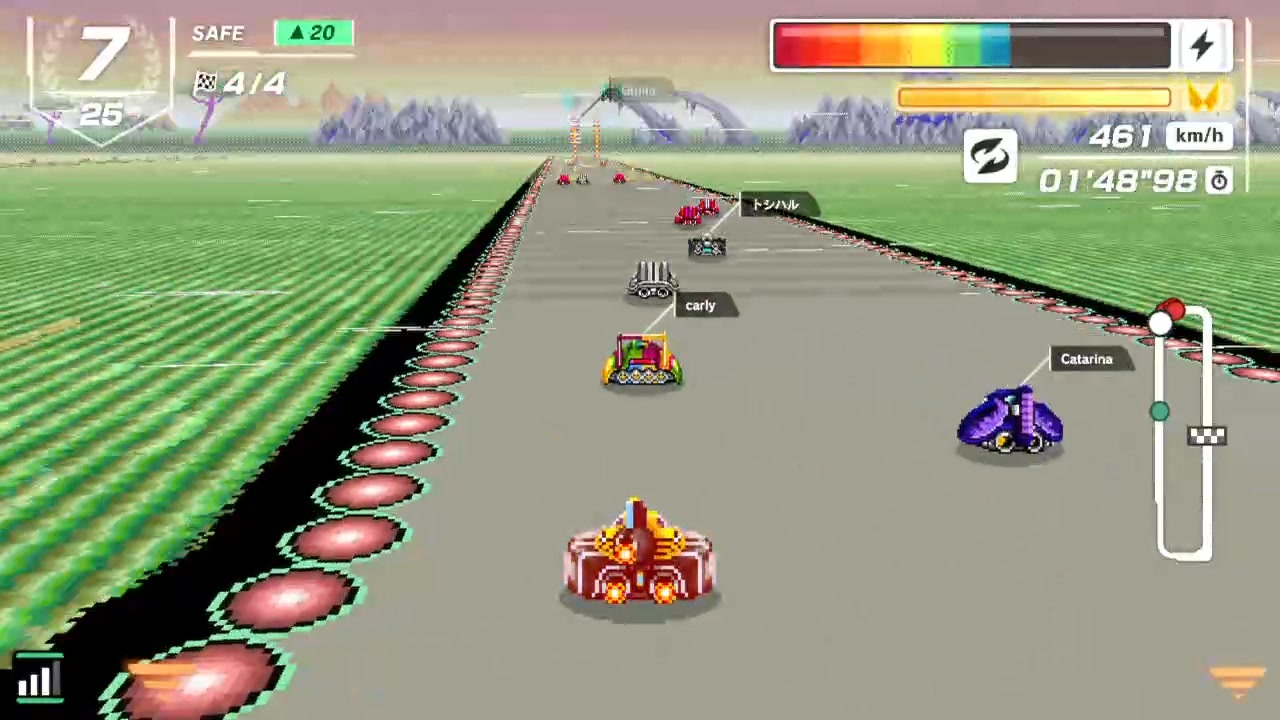Select the stopwatch icon beside race timer

(1219, 181)
